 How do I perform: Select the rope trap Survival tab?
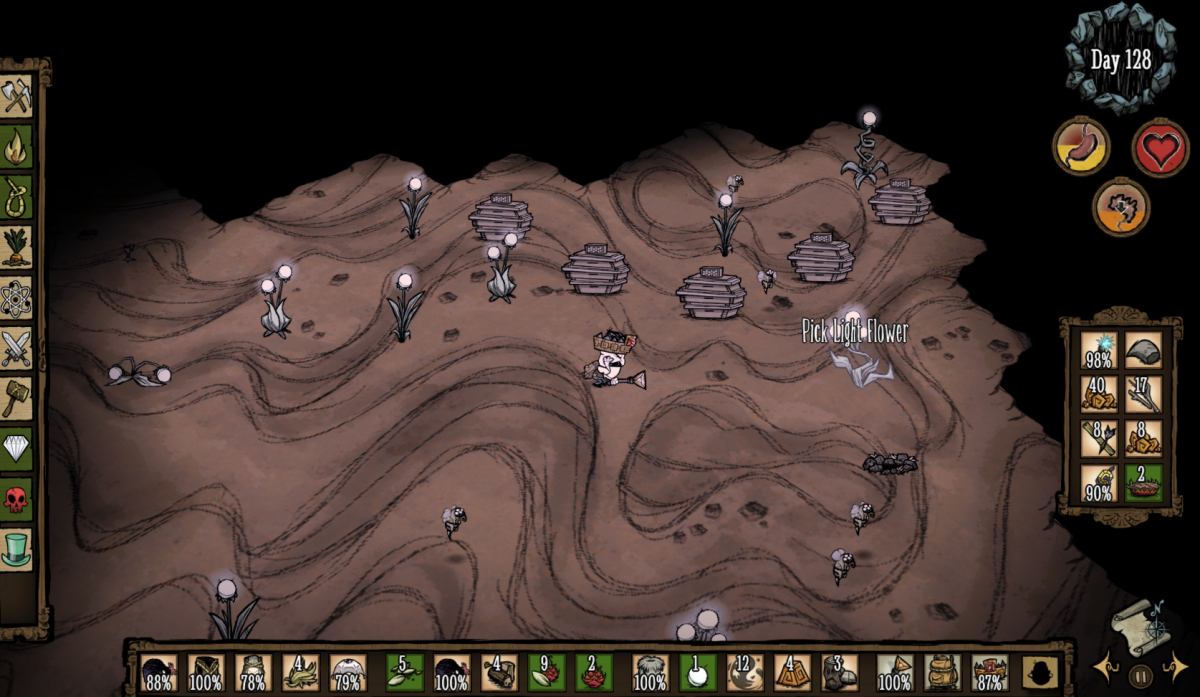click(x=17, y=197)
